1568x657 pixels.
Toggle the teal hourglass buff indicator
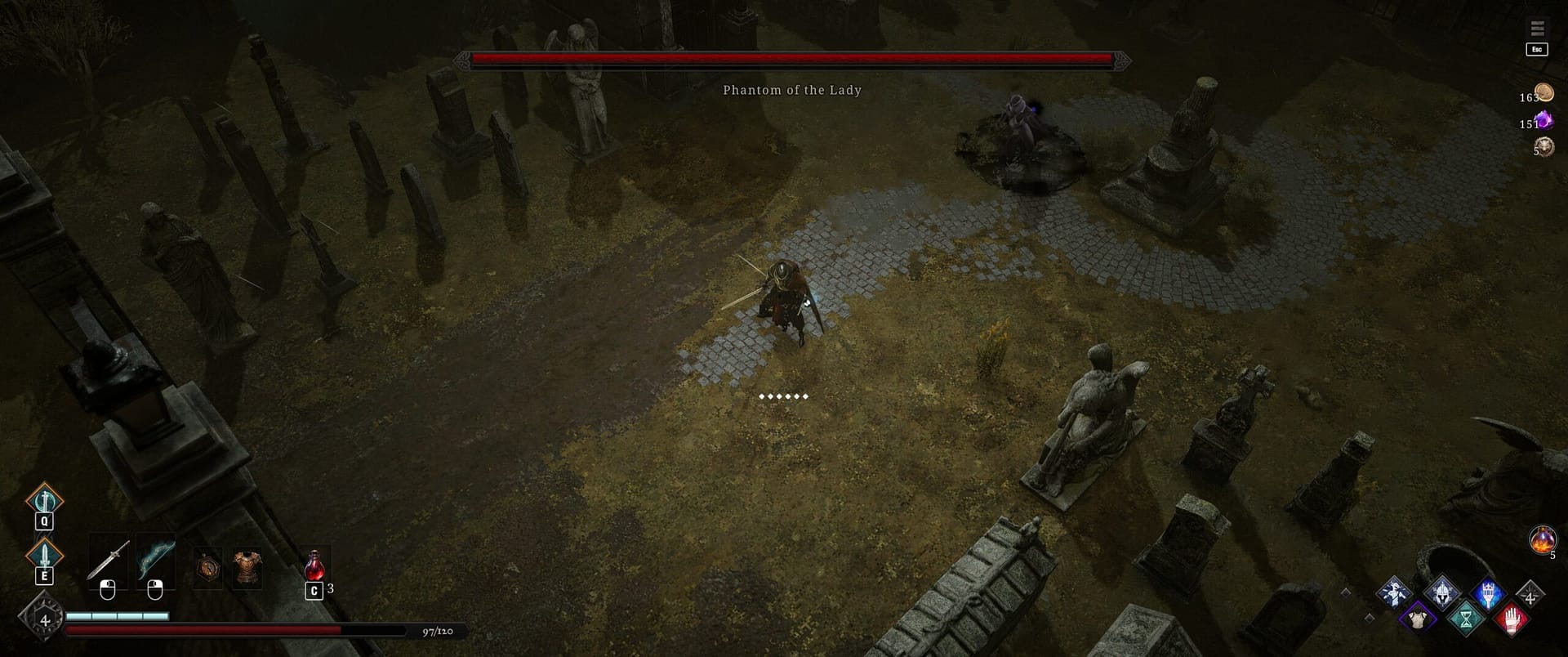(x=1467, y=619)
